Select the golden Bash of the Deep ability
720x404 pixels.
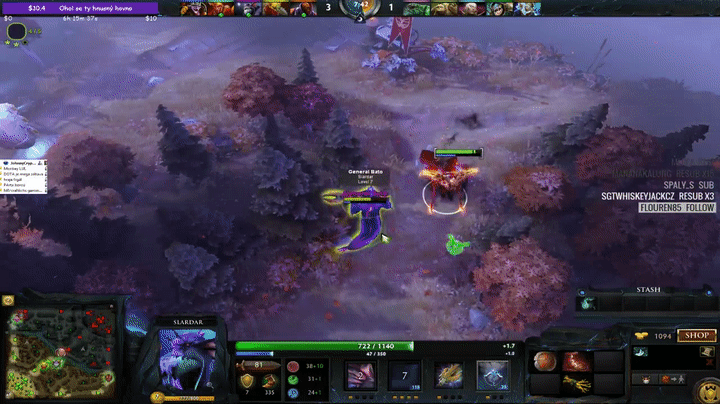[x=448, y=375]
